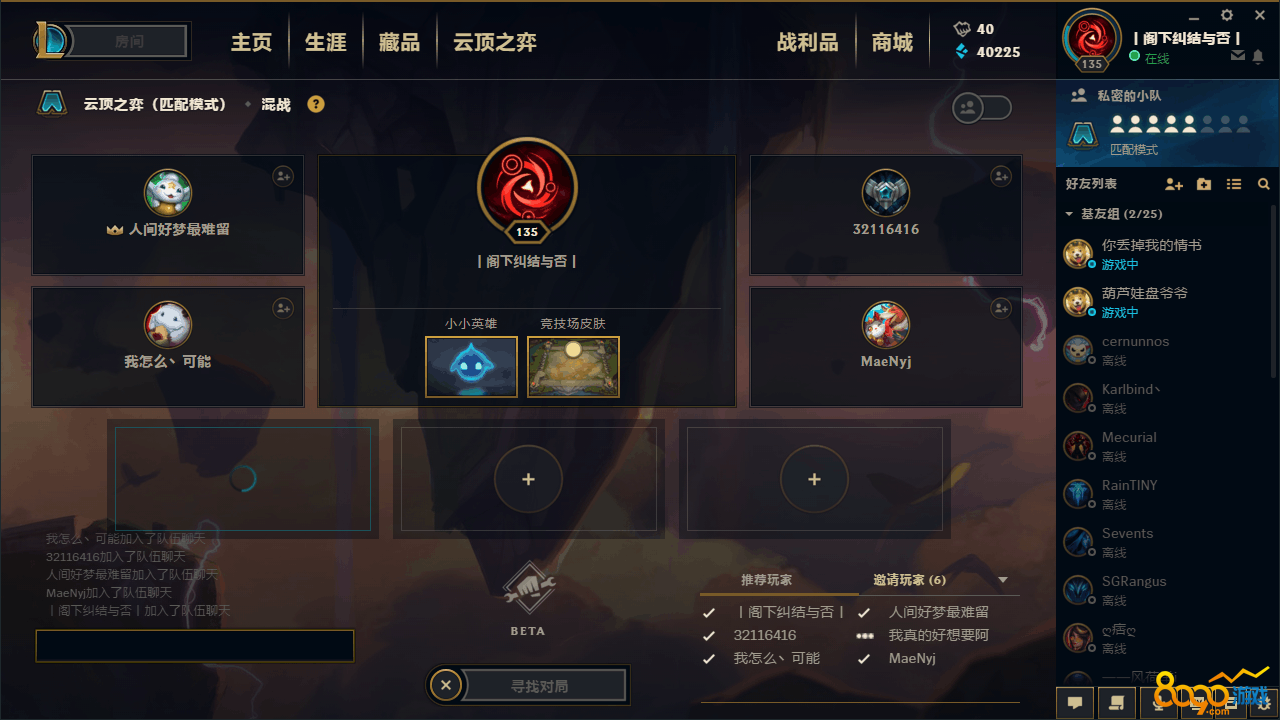This screenshot has width=1280, height=720.
Task: Select the 小小英雄 Little Legend thumbnail
Action: point(471,366)
